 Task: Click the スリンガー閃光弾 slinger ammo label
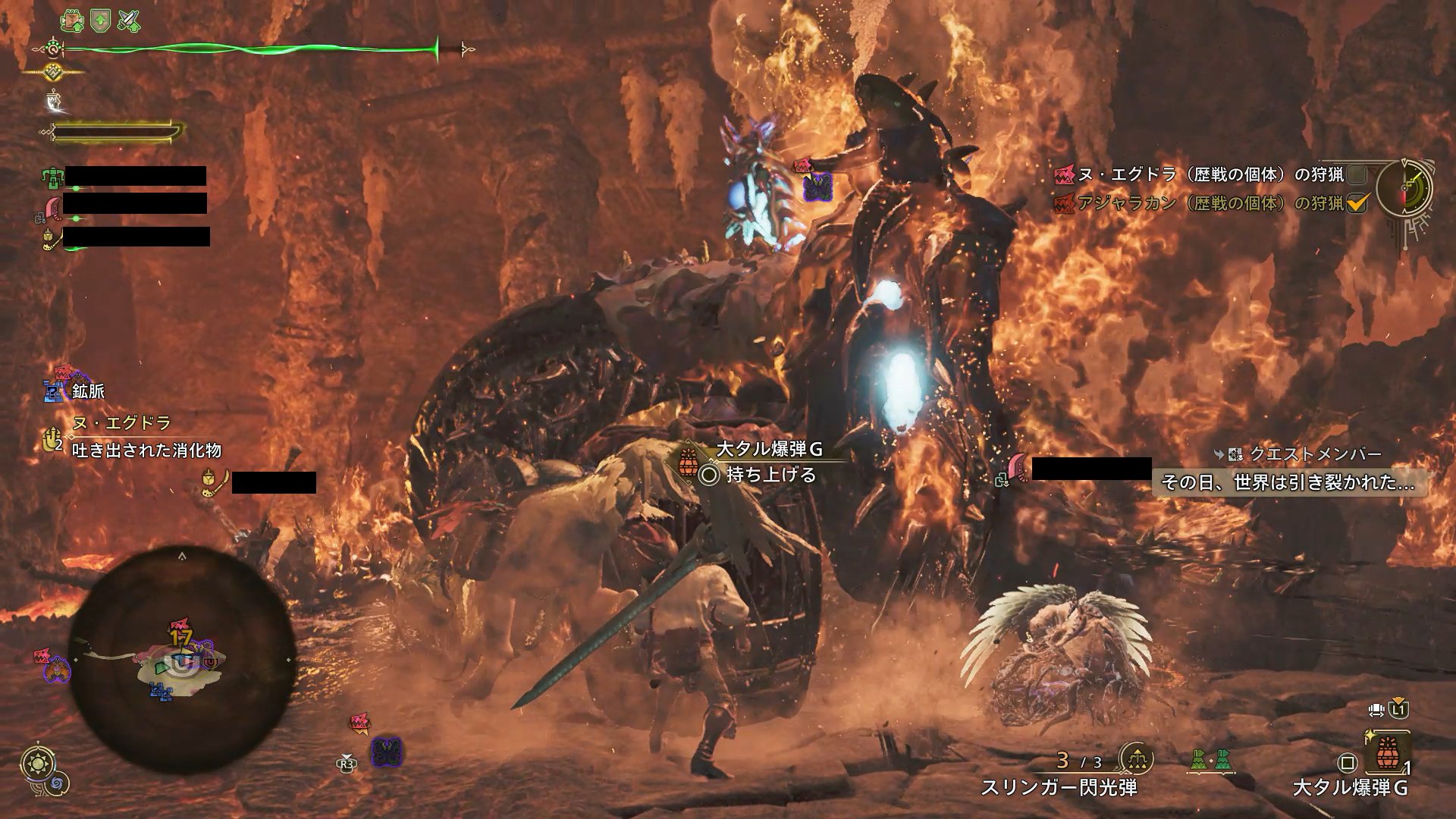coord(1059,788)
